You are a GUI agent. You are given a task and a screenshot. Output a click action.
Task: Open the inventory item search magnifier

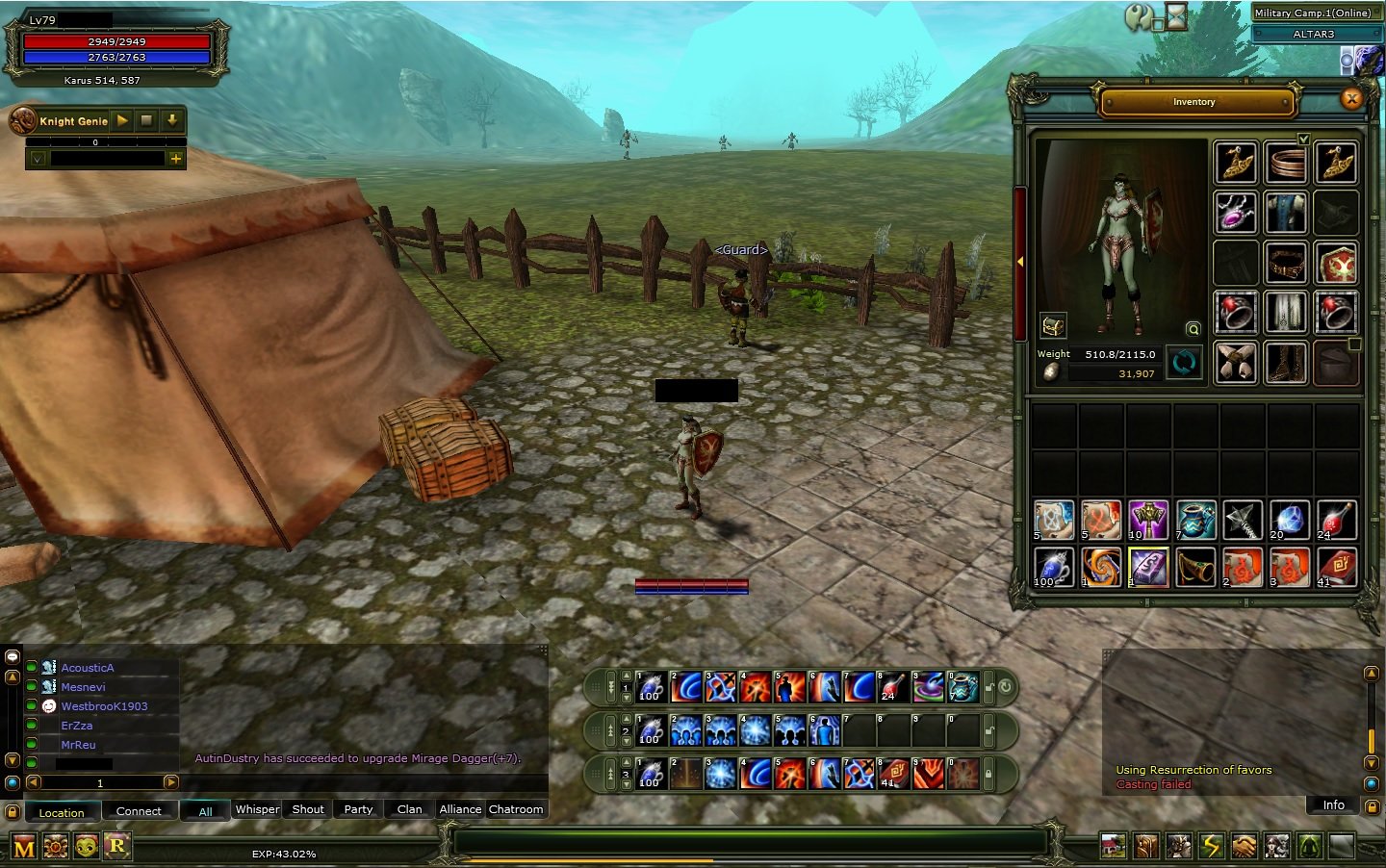(x=1192, y=328)
